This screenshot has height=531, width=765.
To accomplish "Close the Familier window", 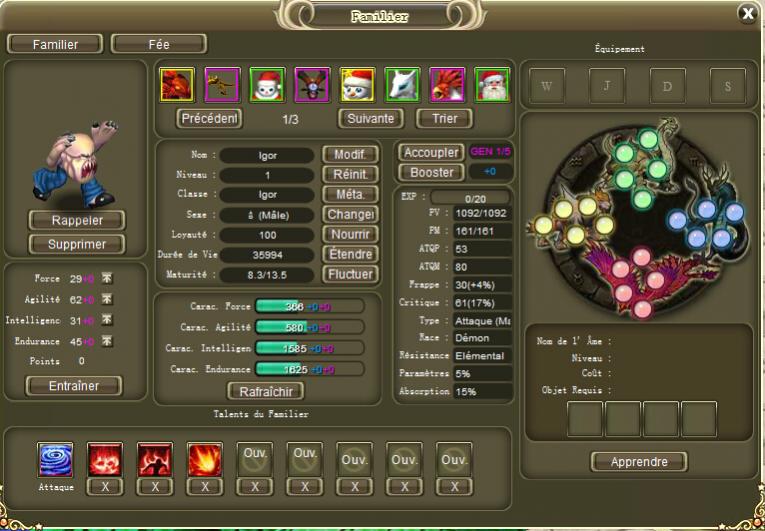I will [747, 13].
